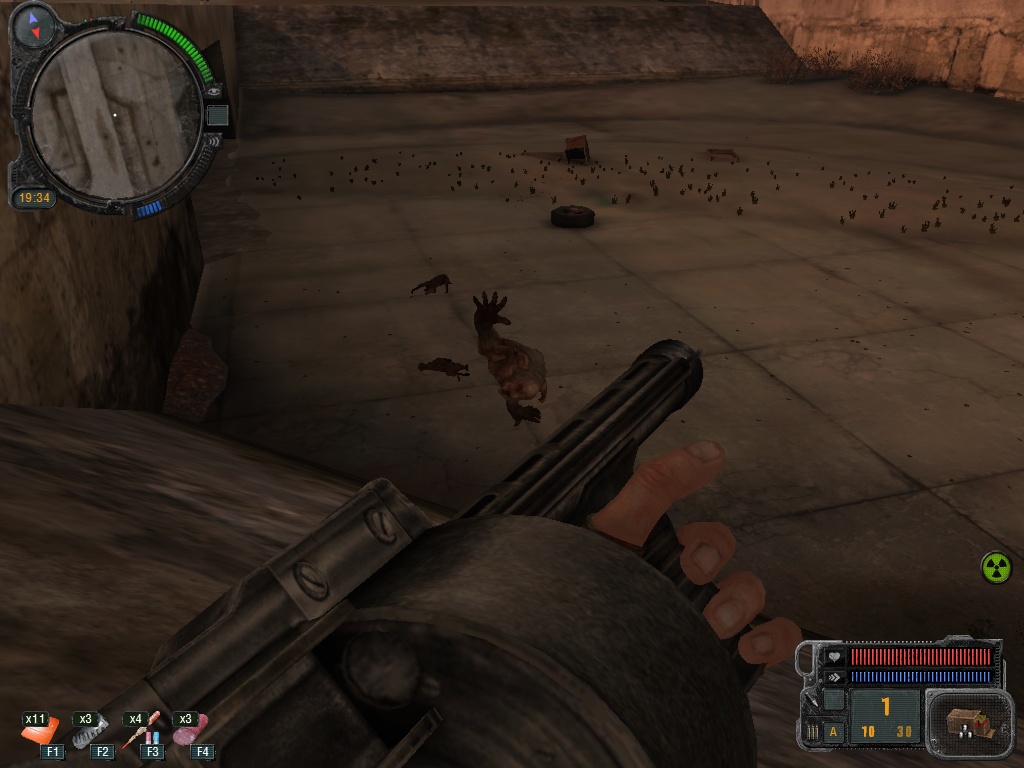Select the bandage quick slot

(93, 733)
